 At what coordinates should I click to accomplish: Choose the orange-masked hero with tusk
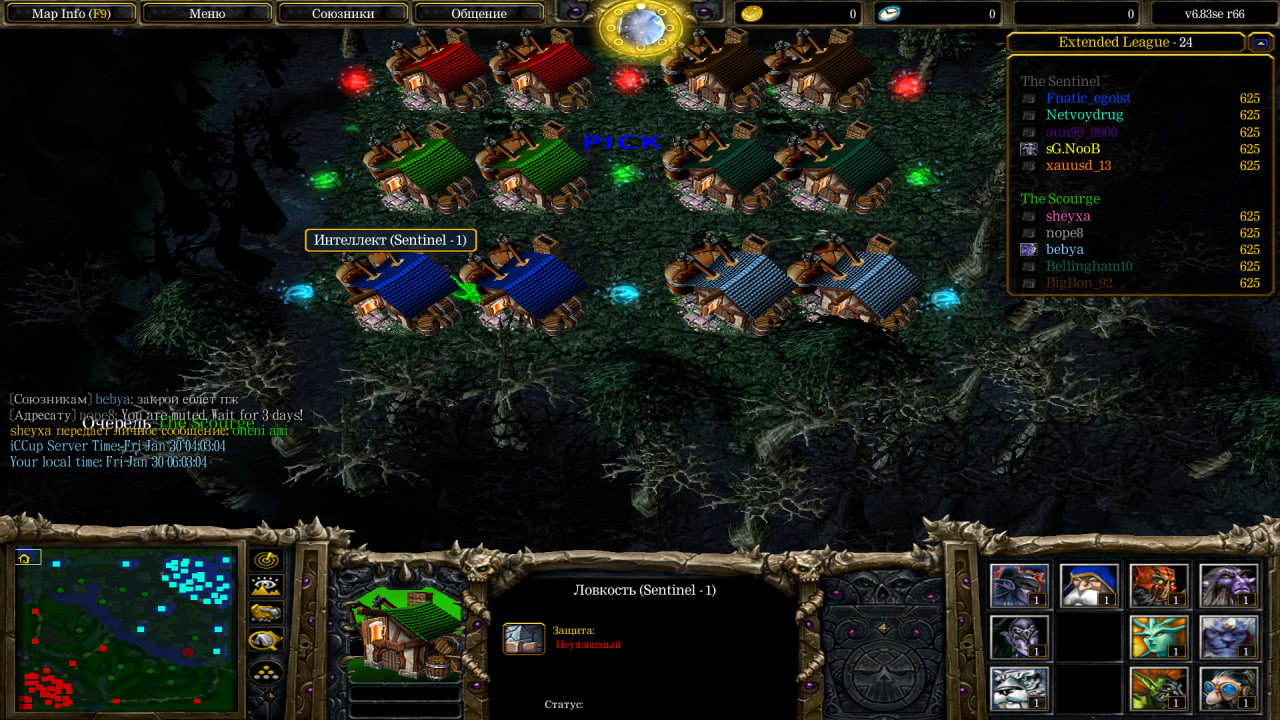click(x=1159, y=585)
